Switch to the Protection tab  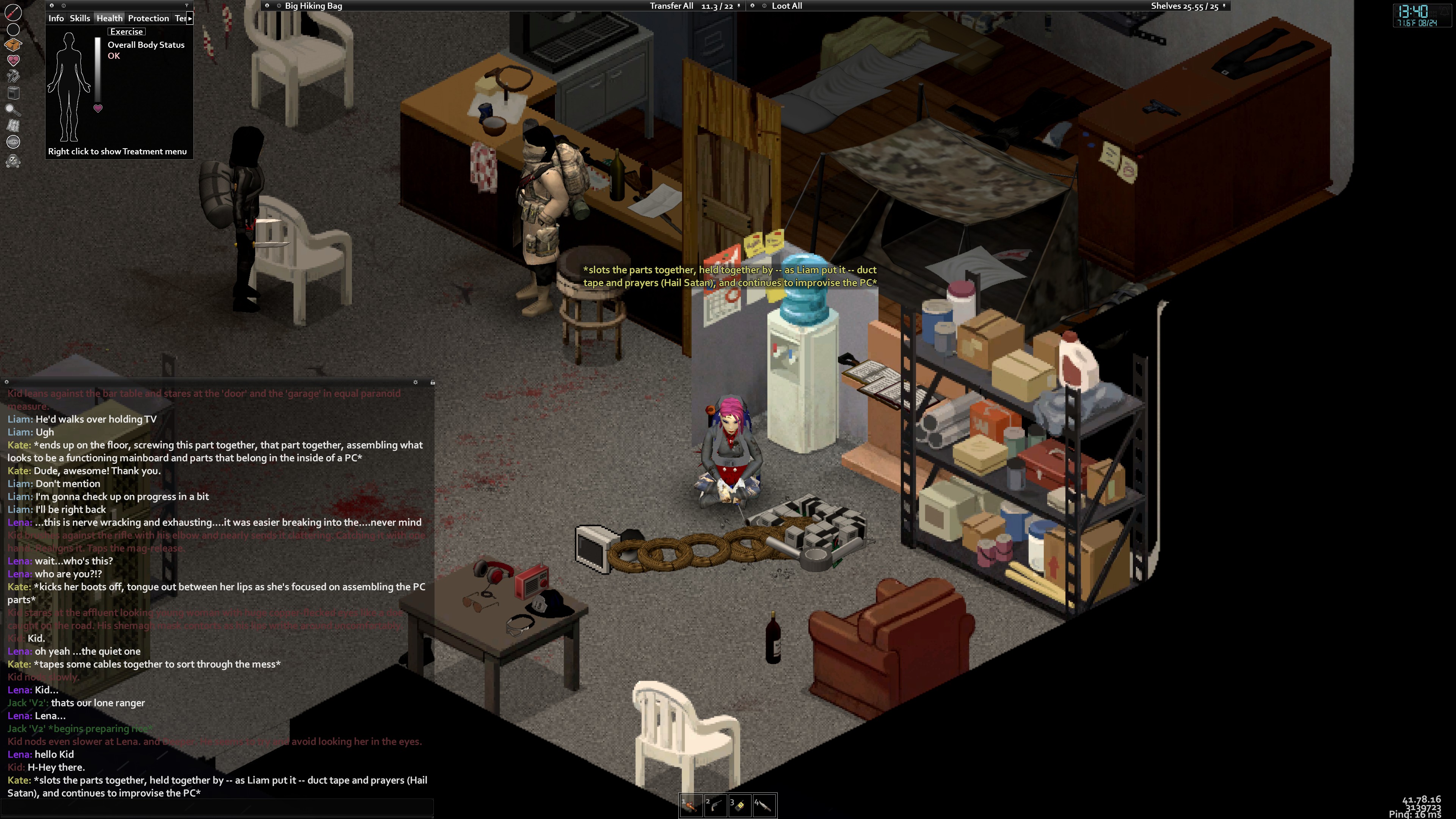coord(148,19)
